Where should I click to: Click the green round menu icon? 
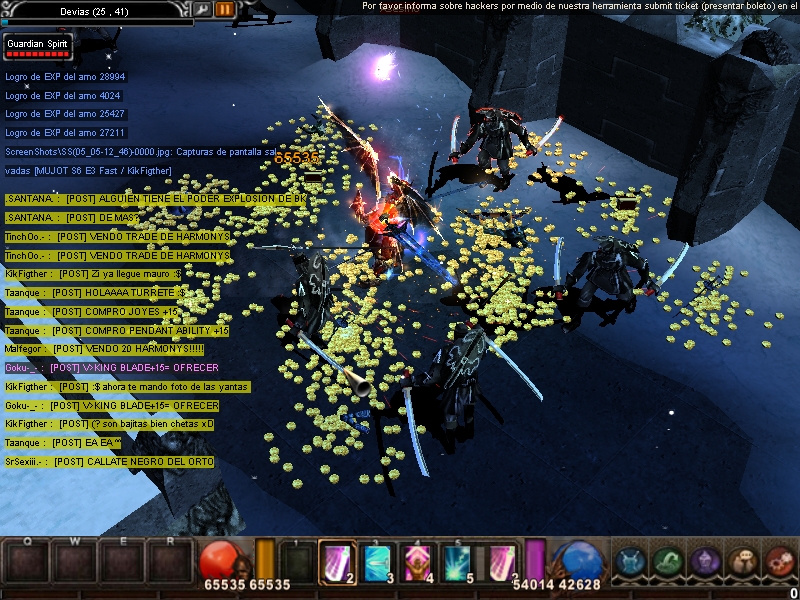pyautogui.click(x=667, y=562)
